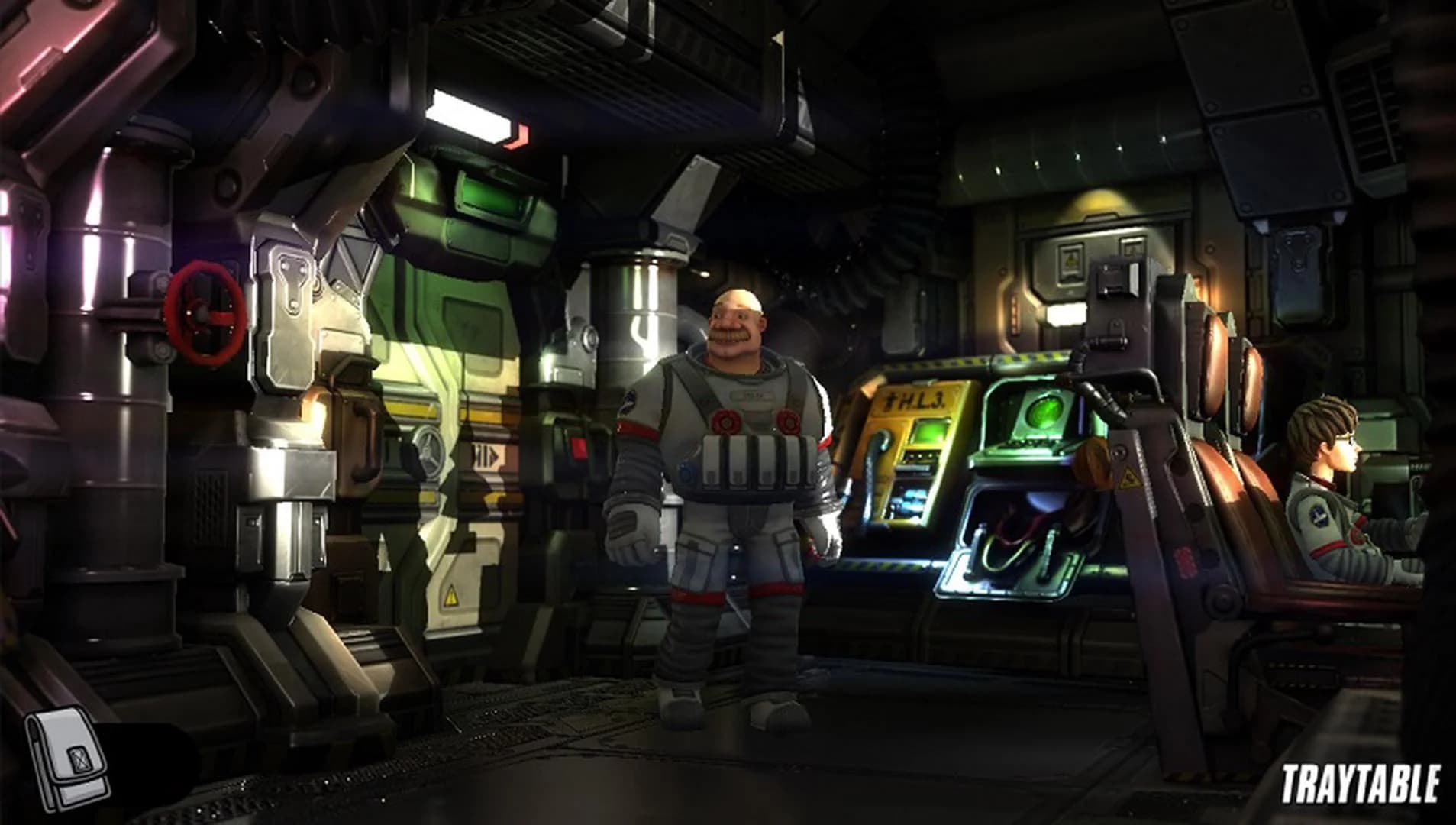
Task: Click the mission patch on the astronaut's suit
Action: pyautogui.click(x=628, y=402)
